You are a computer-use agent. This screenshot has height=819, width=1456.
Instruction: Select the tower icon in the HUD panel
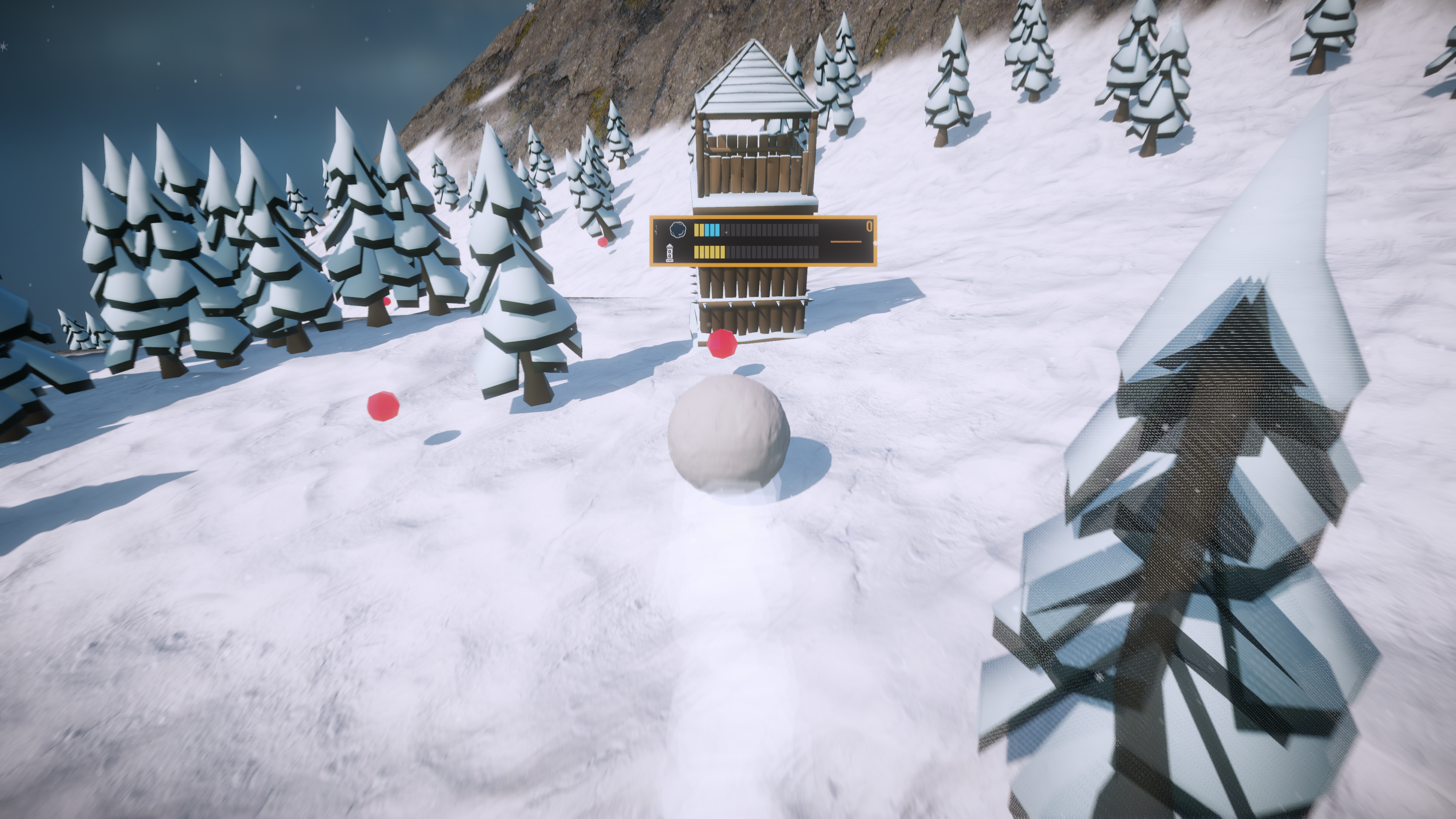pos(670,252)
